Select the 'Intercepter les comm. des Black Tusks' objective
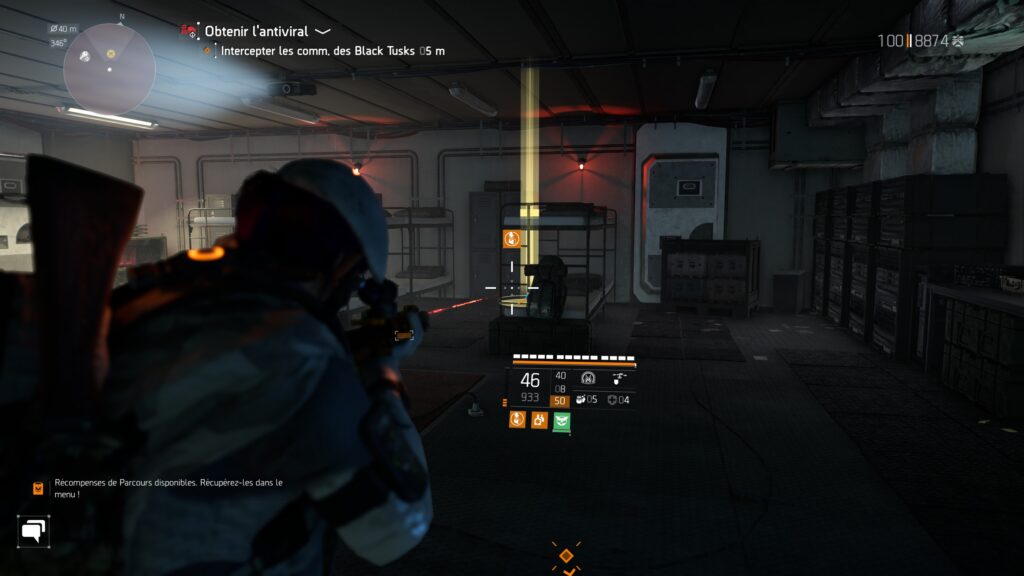Screen dimensions: 1024x576 pos(319,51)
